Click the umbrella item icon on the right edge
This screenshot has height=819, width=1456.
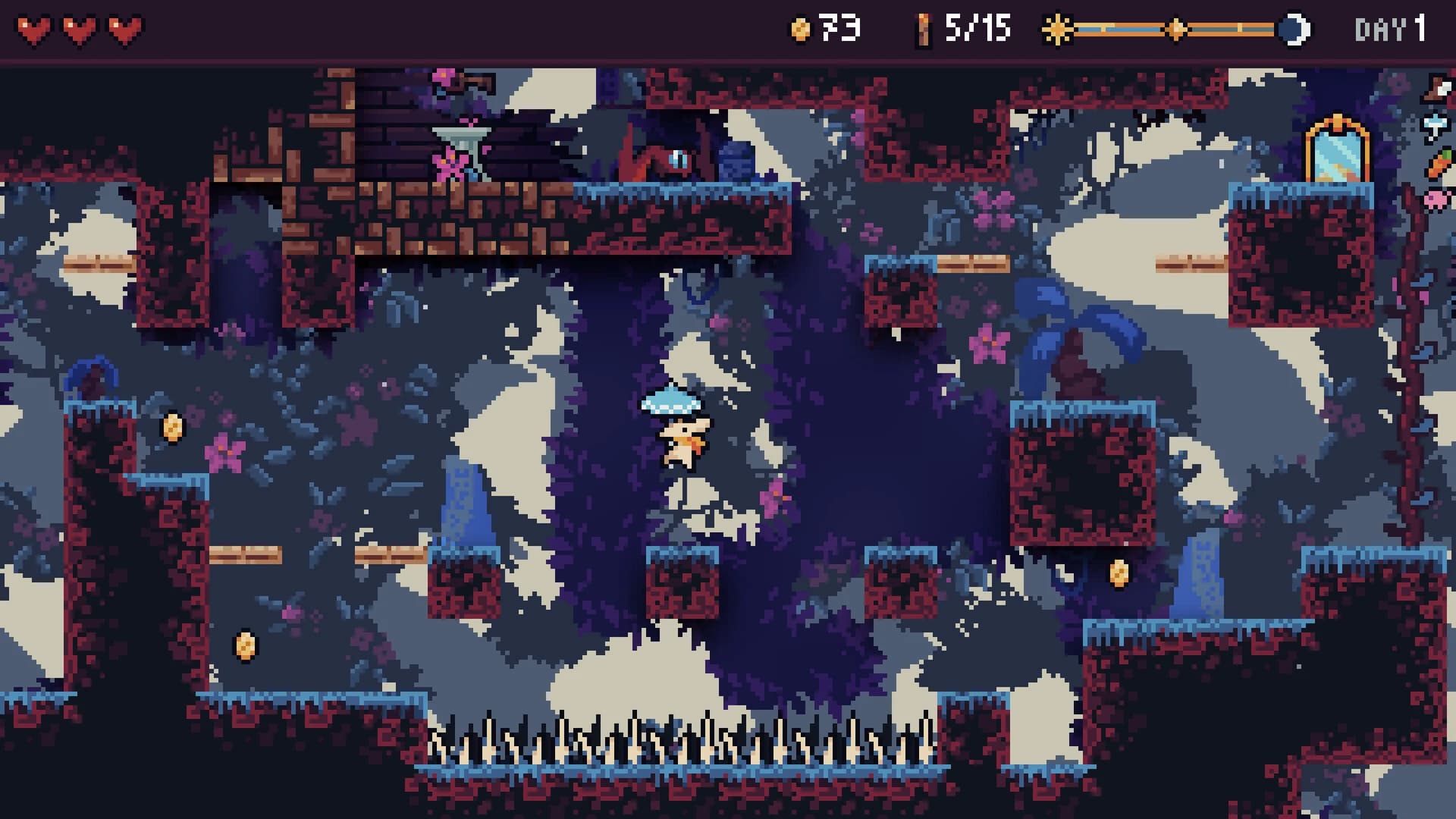[x=1435, y=124]
